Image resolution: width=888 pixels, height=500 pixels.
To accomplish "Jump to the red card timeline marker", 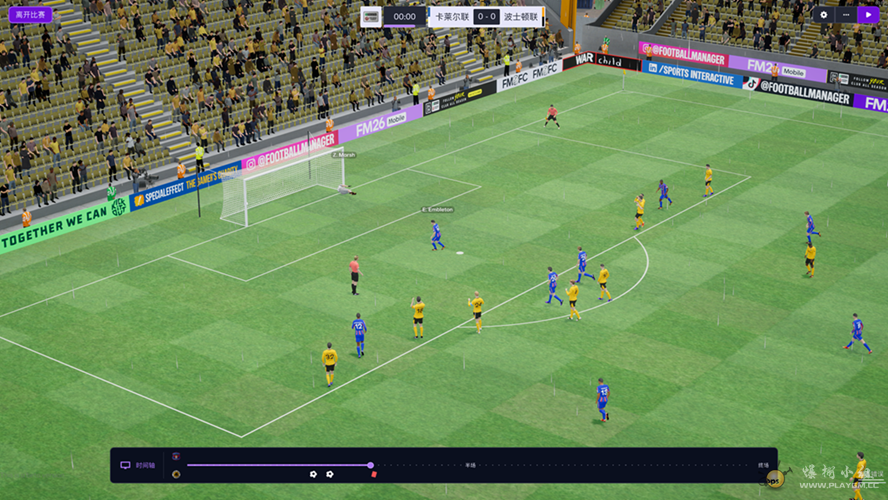I will pyautogui.click(x=374, y=474).
